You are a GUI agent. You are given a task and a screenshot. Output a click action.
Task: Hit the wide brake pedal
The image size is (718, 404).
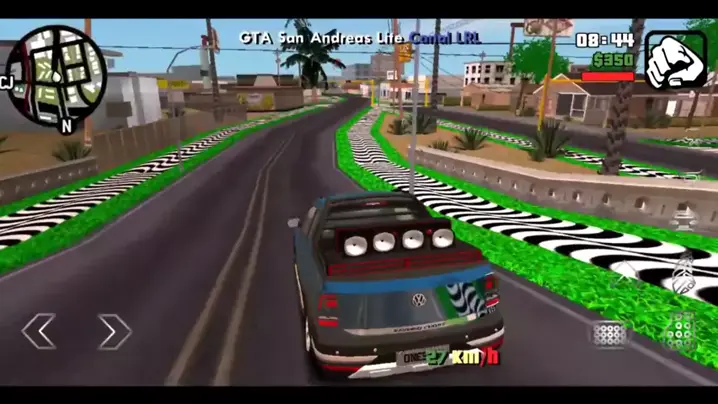tap(611, 334)
